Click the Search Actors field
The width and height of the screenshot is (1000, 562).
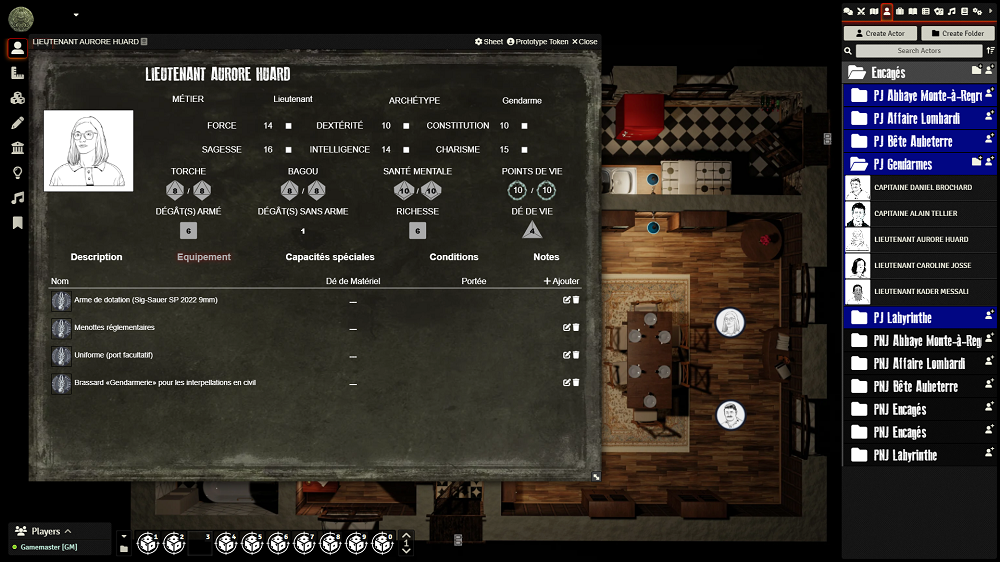919,50
